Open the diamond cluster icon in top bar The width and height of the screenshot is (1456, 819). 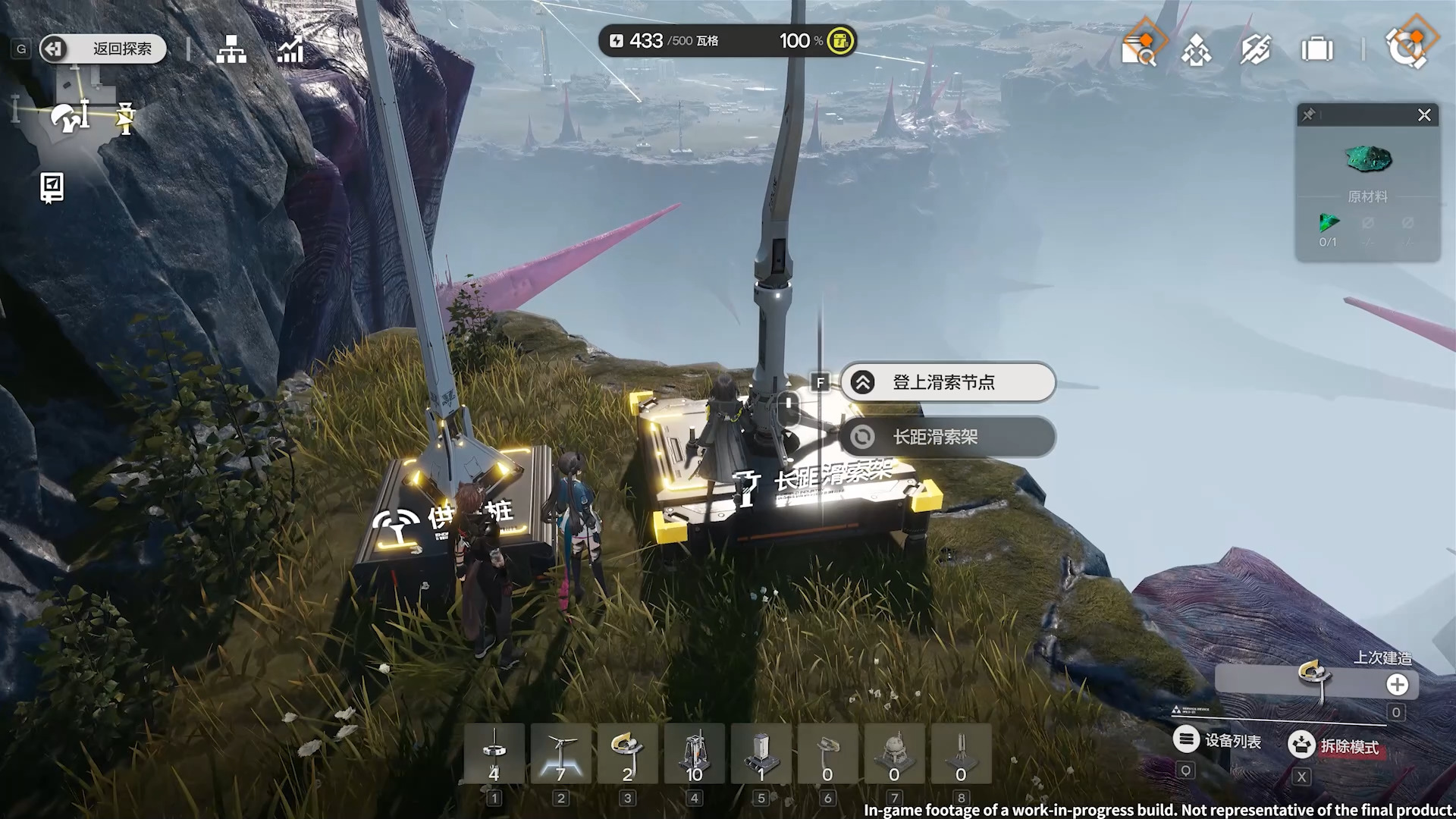click(x=1197, y=50)
